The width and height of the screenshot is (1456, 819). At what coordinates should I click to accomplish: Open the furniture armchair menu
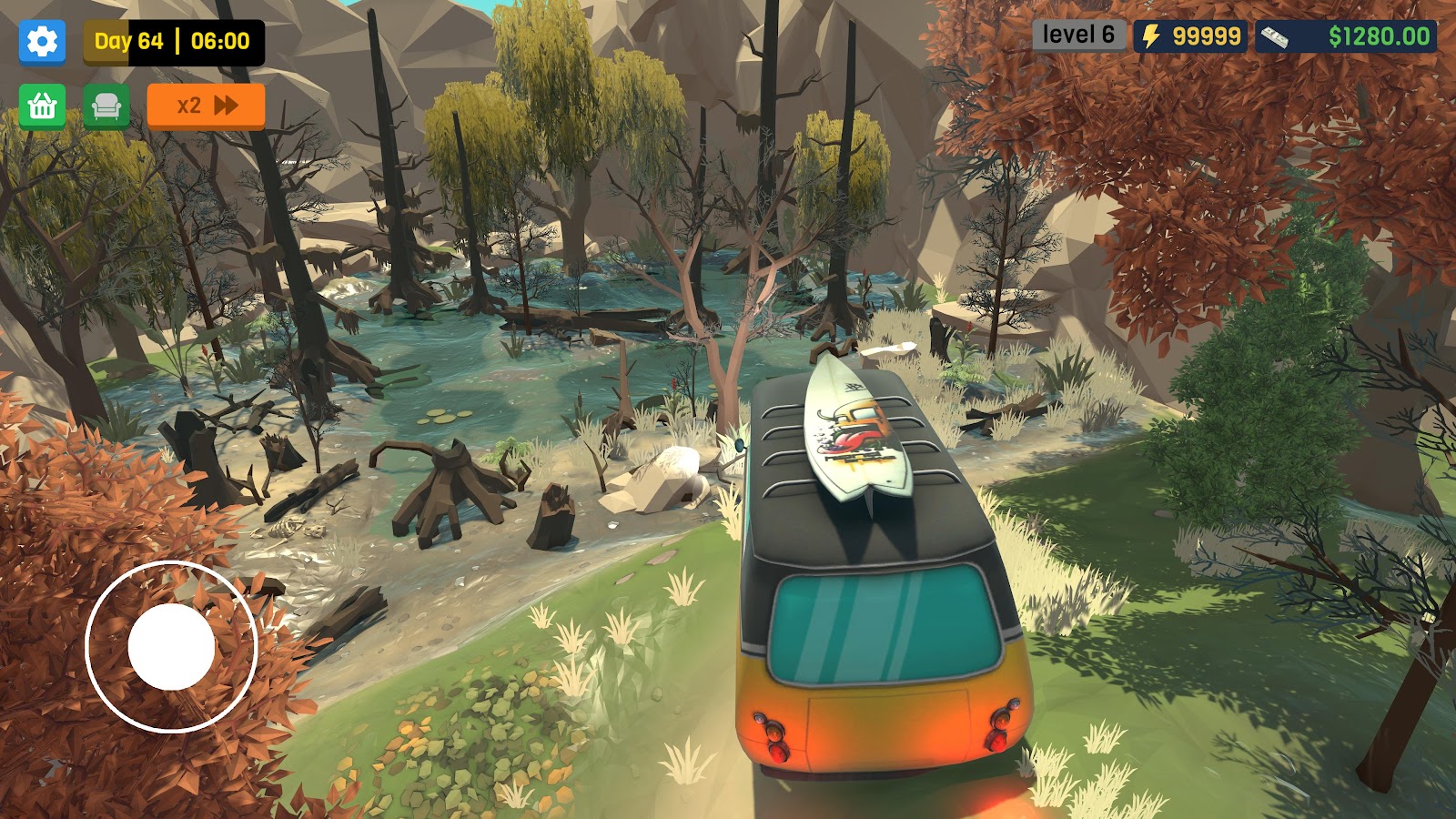click(x=106, y=106)
